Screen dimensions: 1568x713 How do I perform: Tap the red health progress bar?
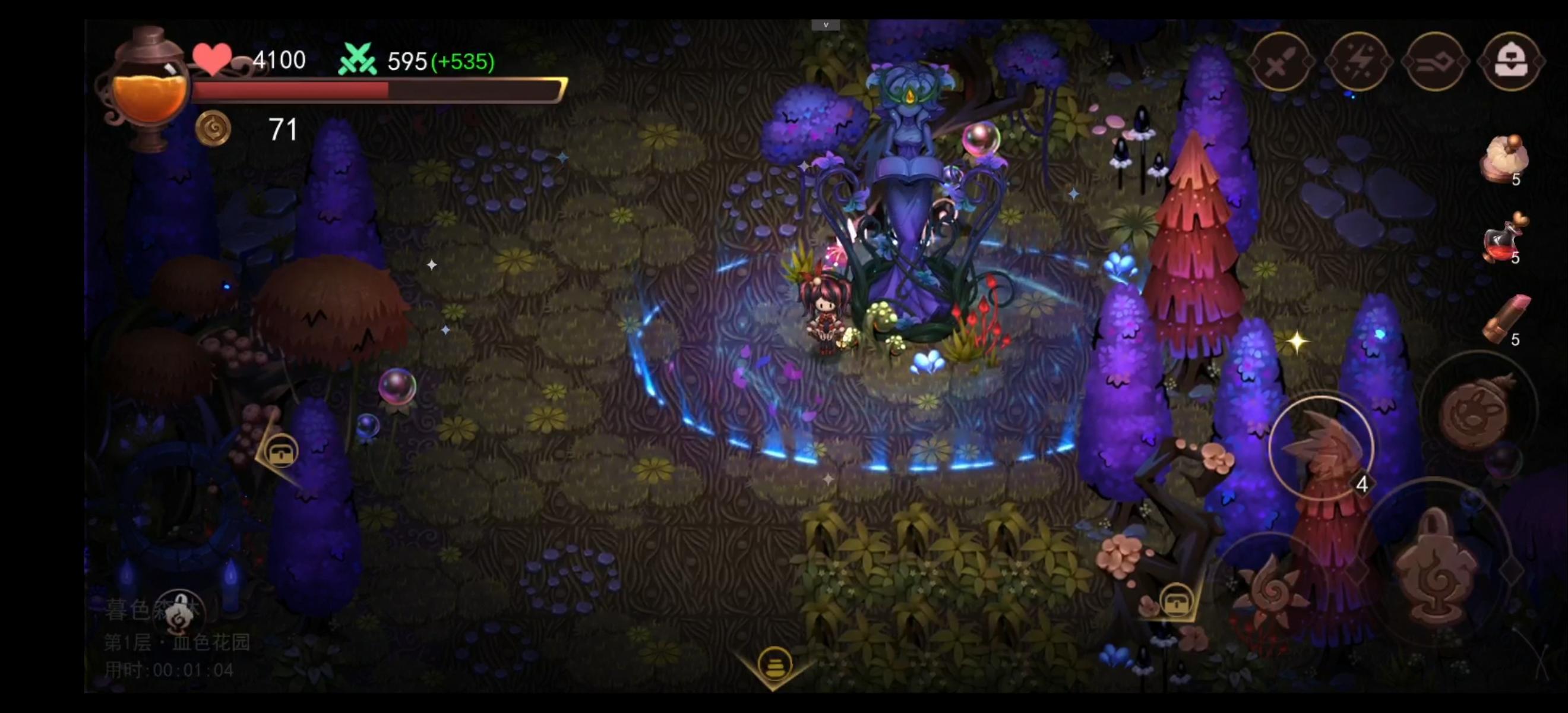tap(292, 90)
